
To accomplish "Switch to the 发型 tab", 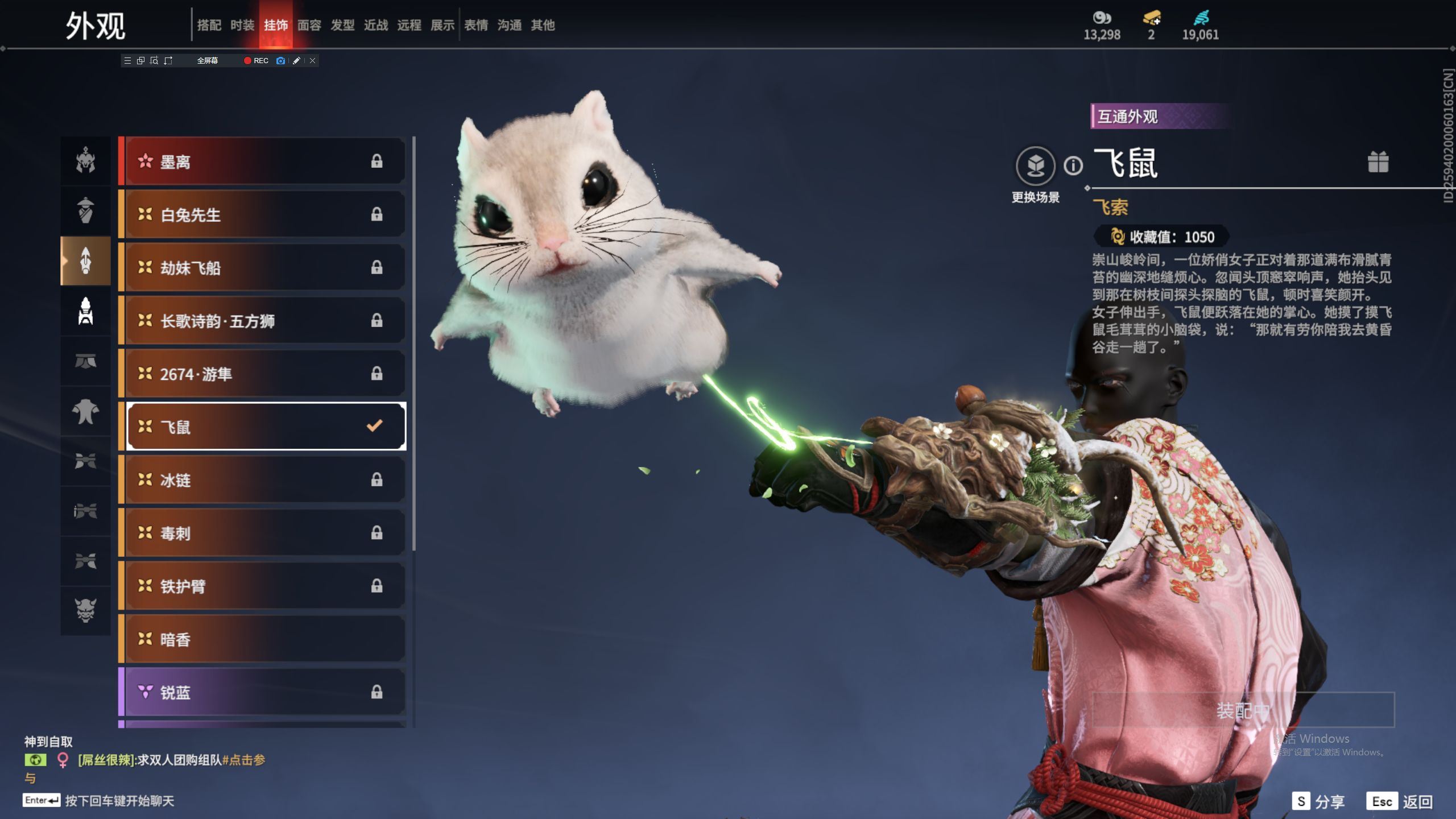I will [342, 25].
